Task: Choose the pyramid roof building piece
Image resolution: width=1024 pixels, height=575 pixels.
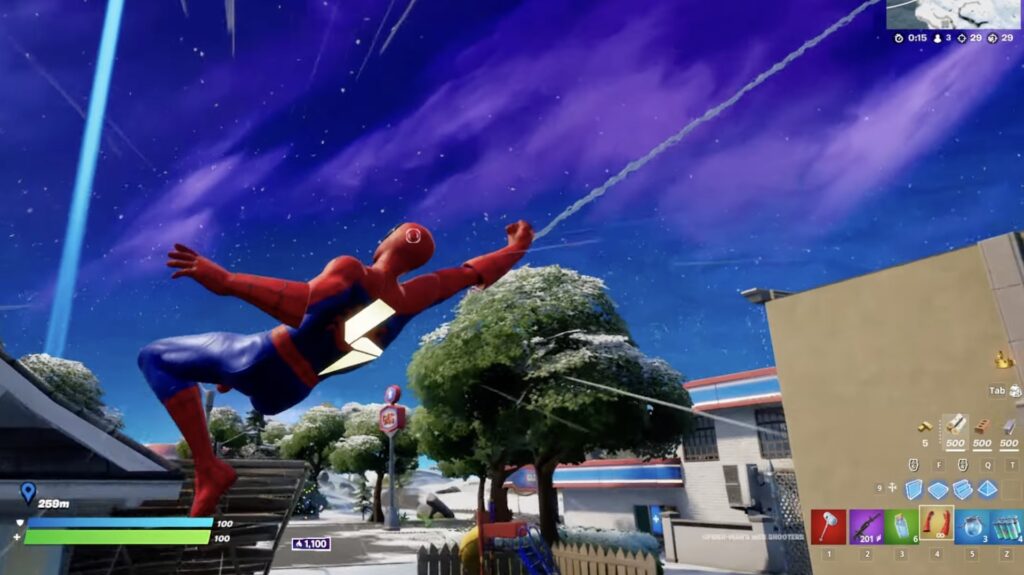Action: pyautogui.click(x=987, y=489)
